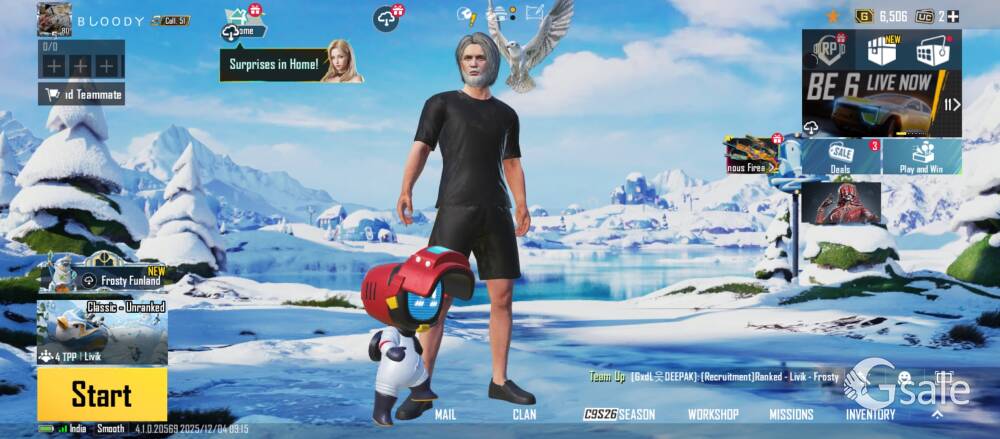Open the Deals sale shop
The height and width of the screenshot is (439, 1000).
coord(841,156)
